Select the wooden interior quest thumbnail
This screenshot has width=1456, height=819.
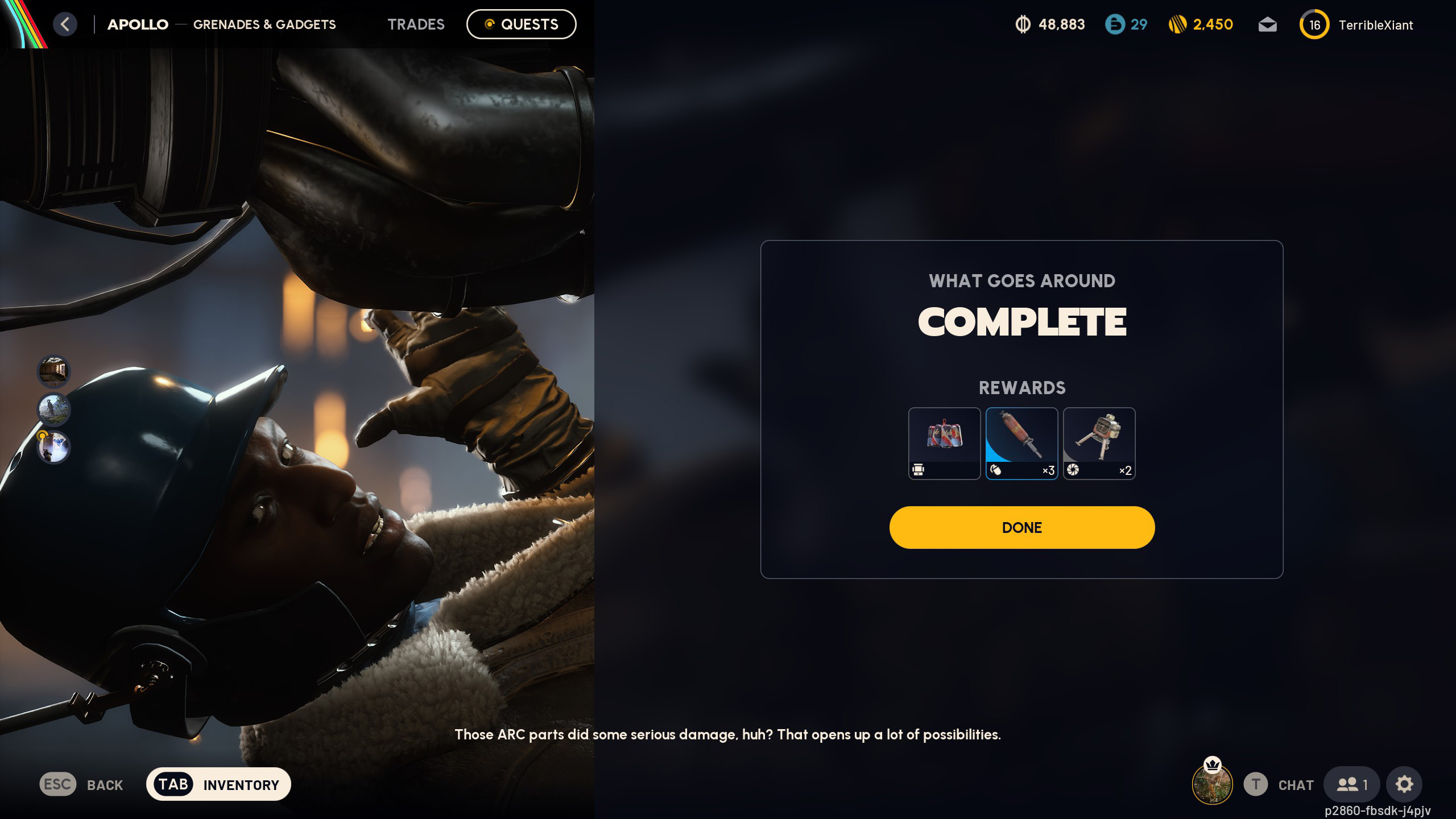point(53,371)
